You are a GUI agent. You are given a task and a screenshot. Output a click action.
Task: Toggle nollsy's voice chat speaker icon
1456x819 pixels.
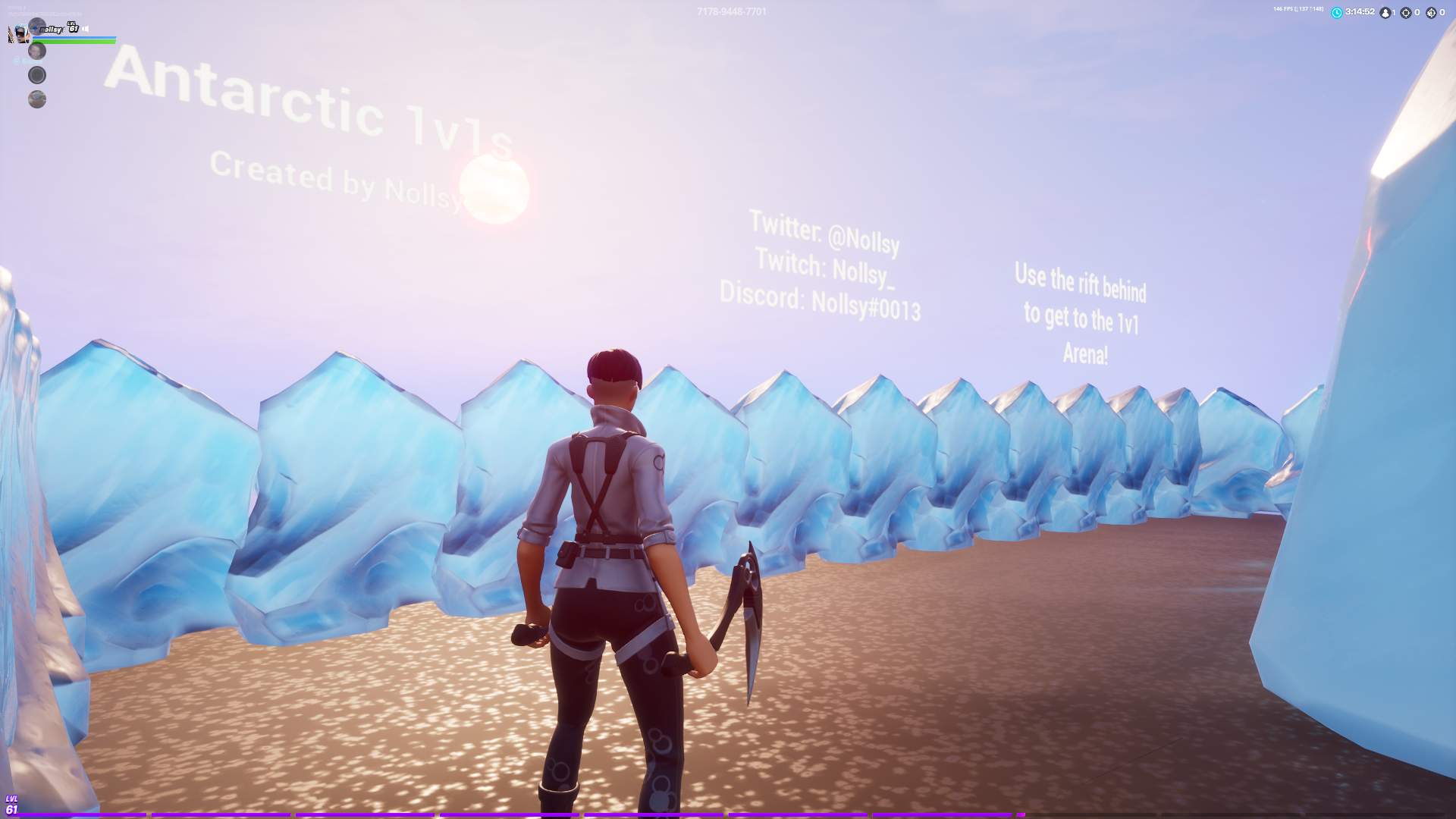pyautogui.click(x=85, y=29)
